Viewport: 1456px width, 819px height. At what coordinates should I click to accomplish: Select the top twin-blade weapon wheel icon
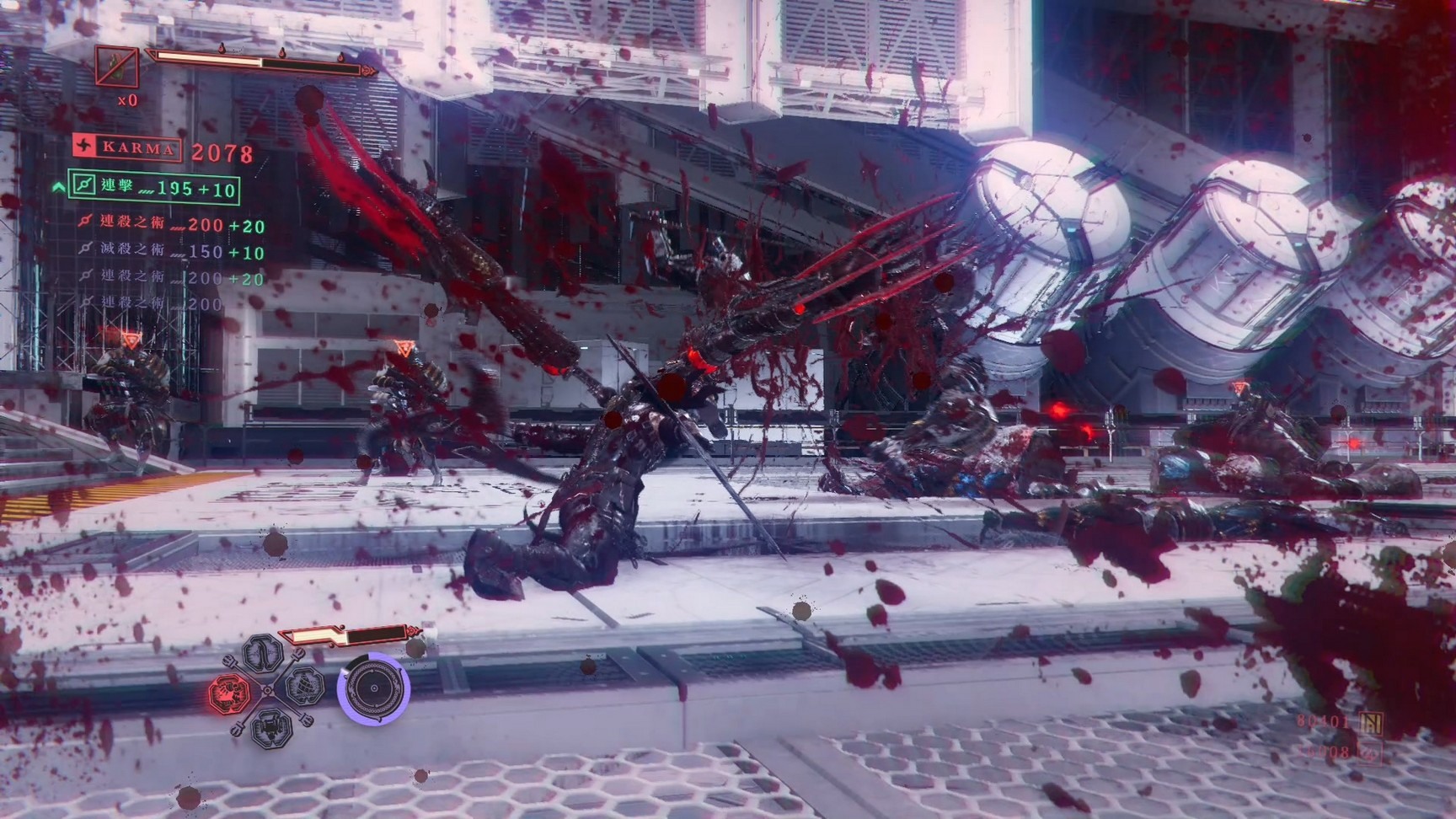tap(263, 654)
